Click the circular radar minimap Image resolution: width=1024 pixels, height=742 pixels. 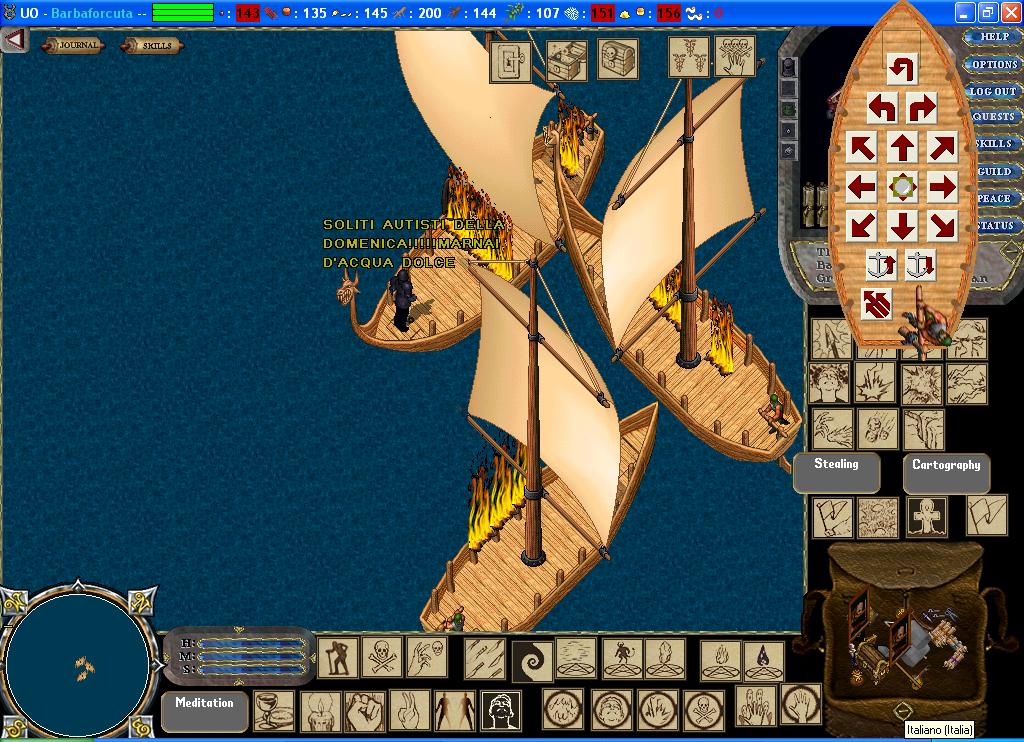tap(78, 665)
